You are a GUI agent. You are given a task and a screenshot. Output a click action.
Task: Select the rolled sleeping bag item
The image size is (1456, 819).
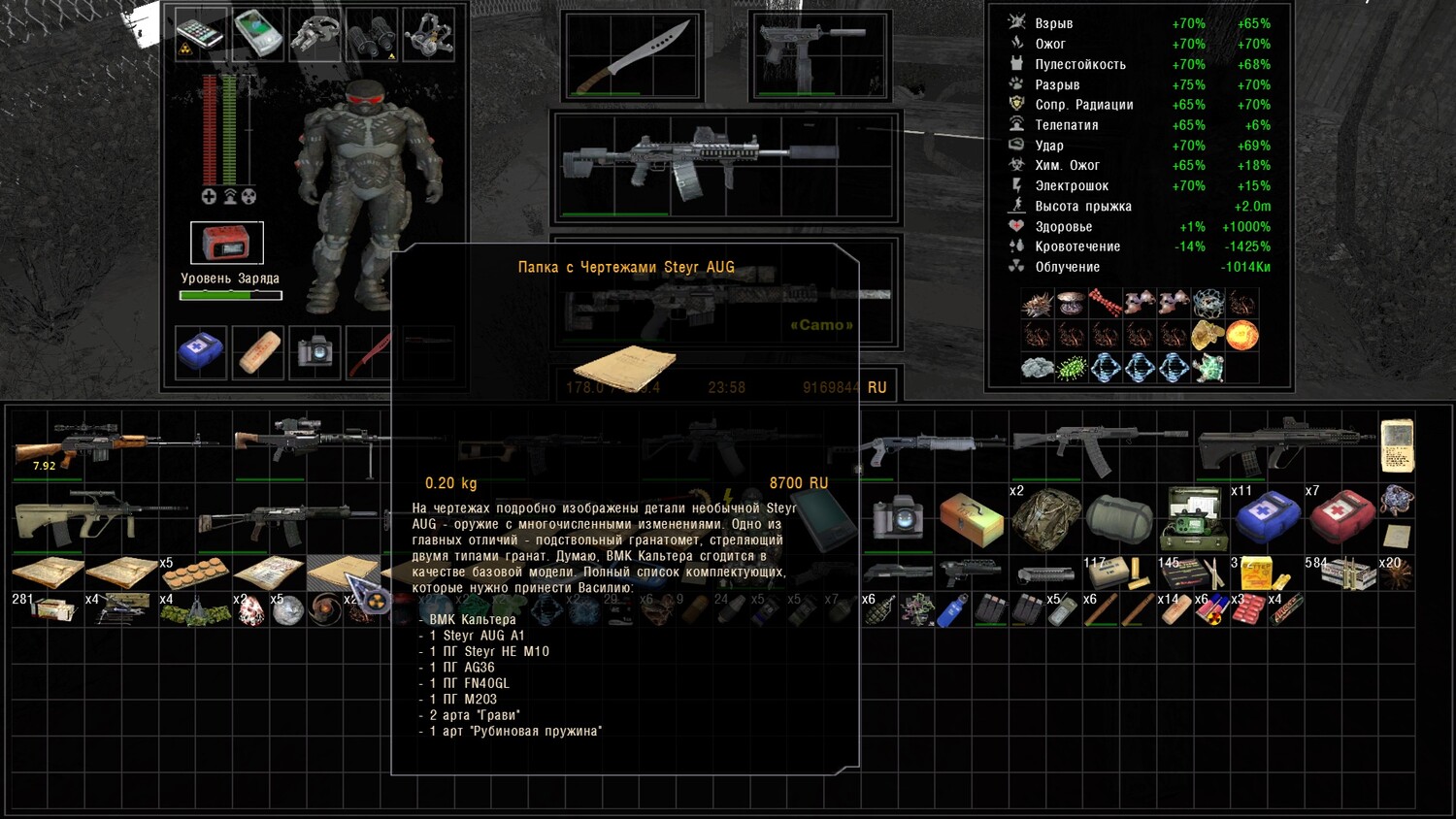(1119, 517)
